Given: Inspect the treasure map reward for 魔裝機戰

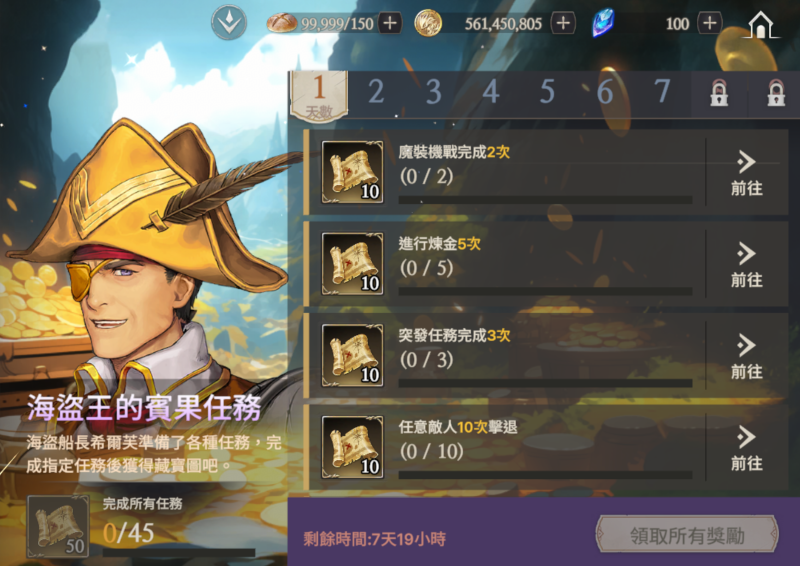Looking at the screenshot, I should 352,172.
